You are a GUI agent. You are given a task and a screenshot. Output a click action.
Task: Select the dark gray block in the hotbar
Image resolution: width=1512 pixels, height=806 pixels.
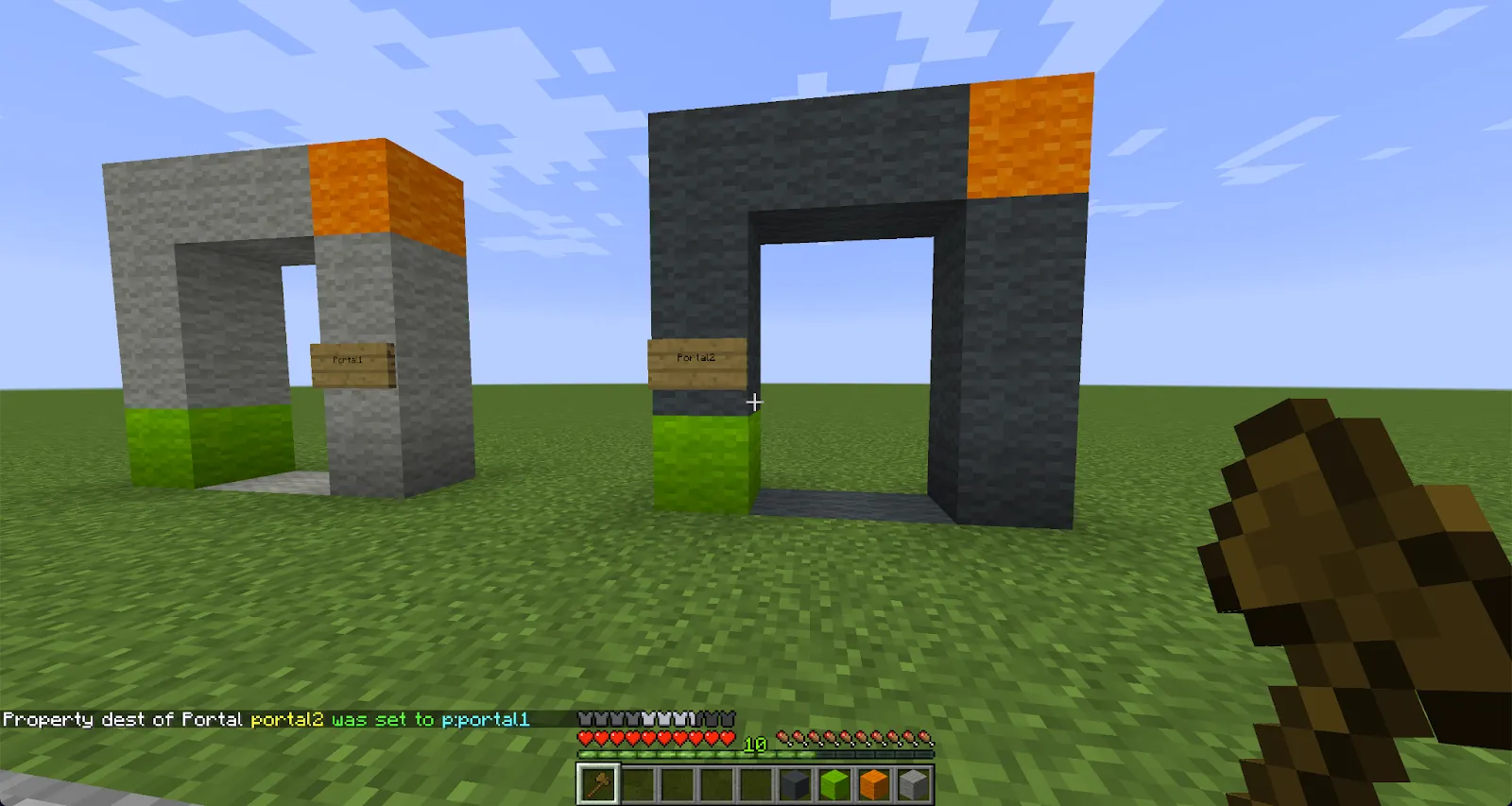click(793, 781)
